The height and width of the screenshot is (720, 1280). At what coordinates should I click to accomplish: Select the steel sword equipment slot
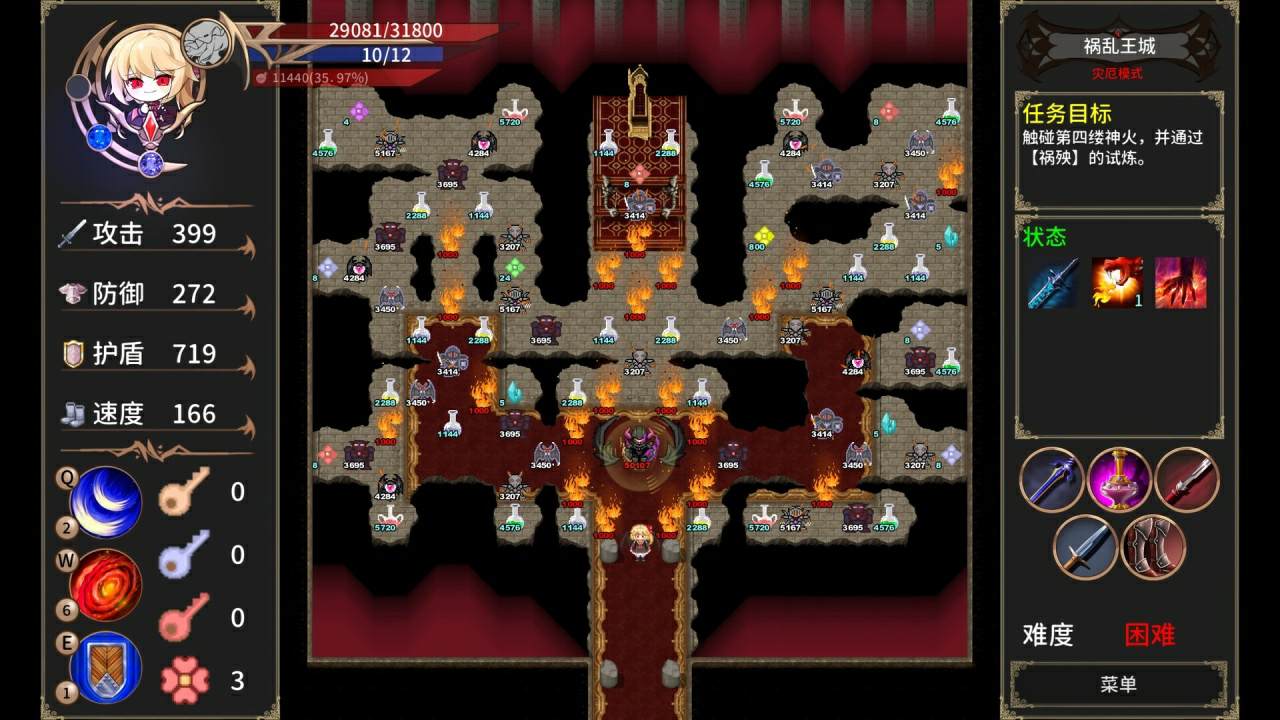[1086, 547]
